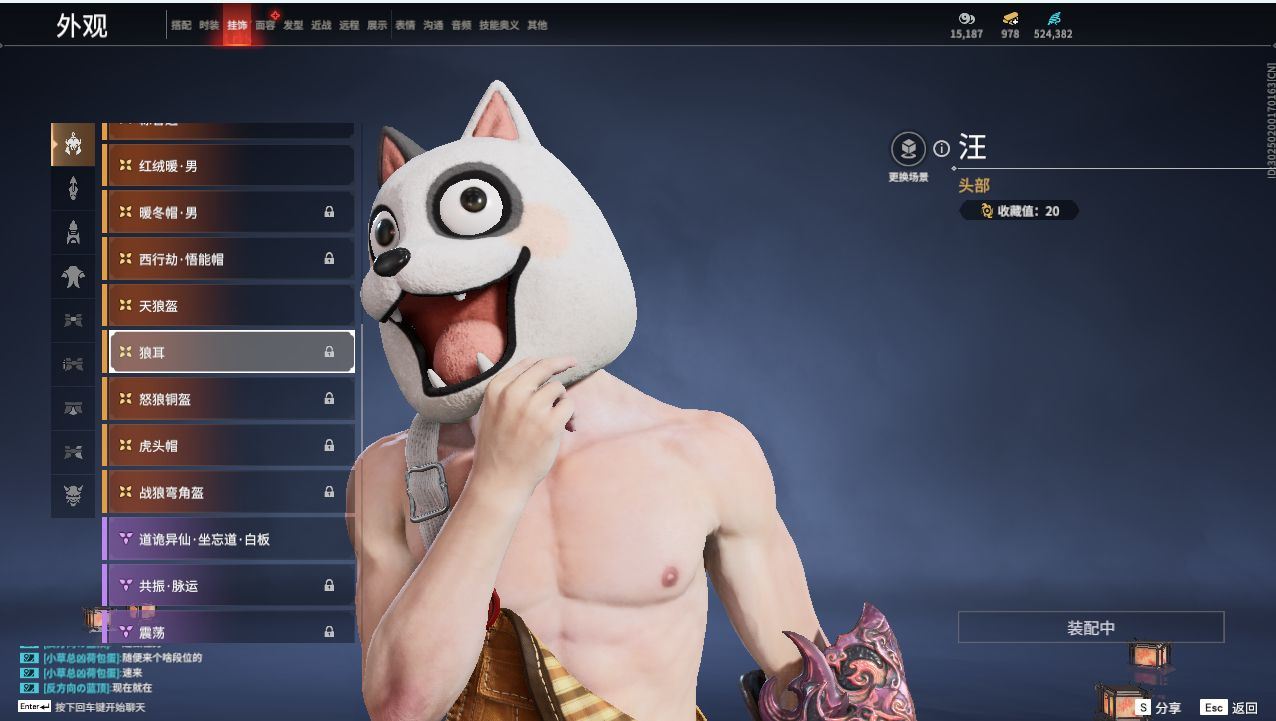Open the 技能奥义 tab
This screenshot has width=1276, height=721.
pyautogui.click(x=499, y=26)
